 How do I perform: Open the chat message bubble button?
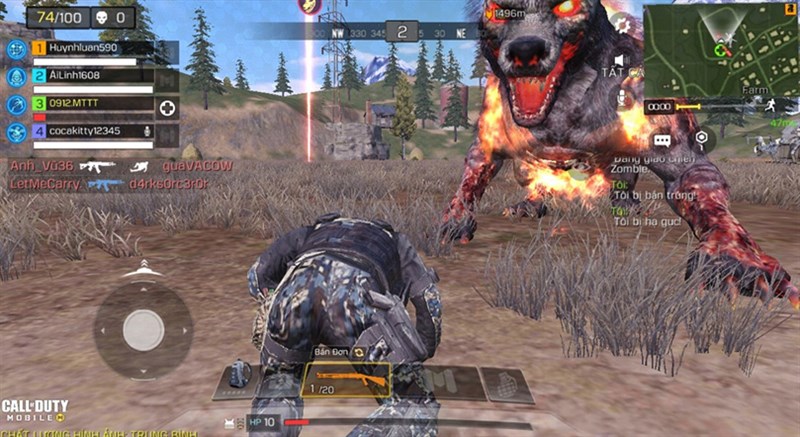pos(662,141)
